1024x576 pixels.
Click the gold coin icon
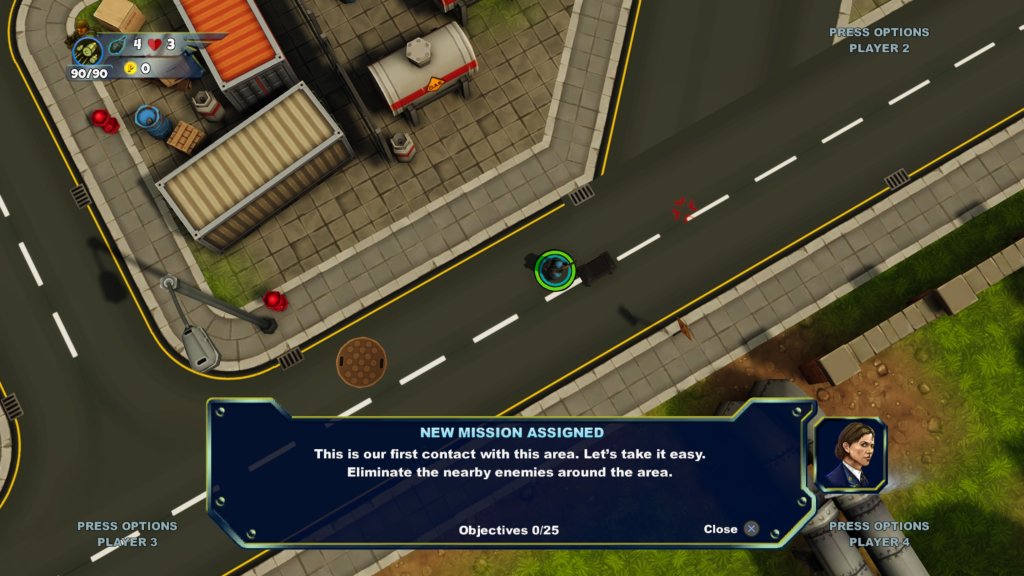pyautogui.click(x=130, y=68)
